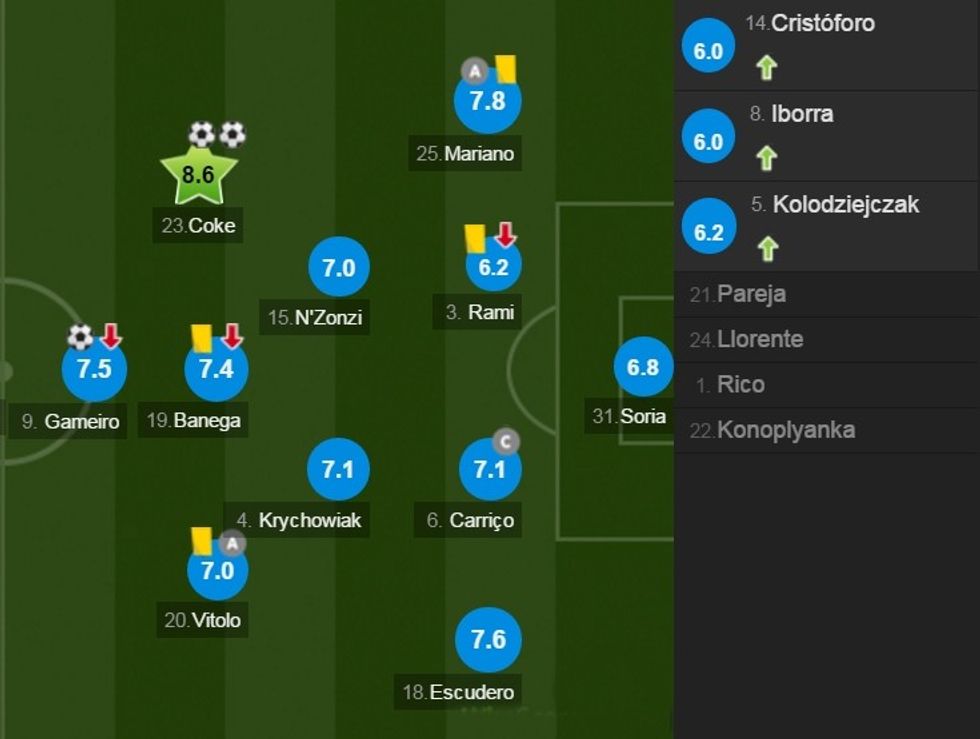Click Escudero's 7.6 rating circle

tap(488, 640)
